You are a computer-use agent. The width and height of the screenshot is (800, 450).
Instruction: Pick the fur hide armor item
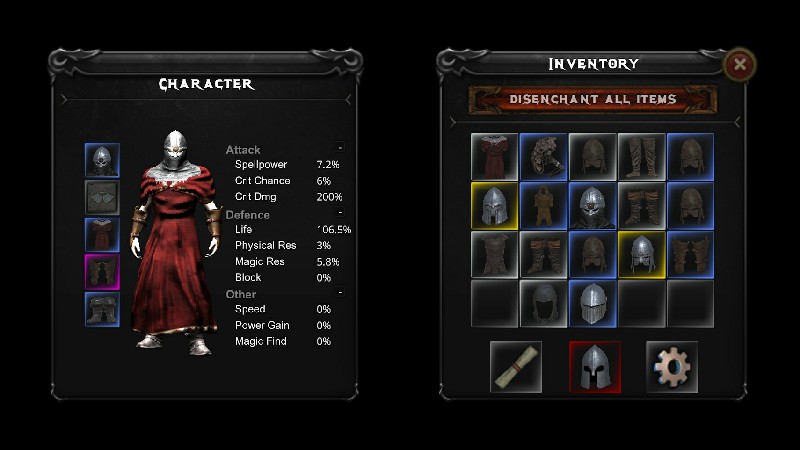(x=544, y=157)
